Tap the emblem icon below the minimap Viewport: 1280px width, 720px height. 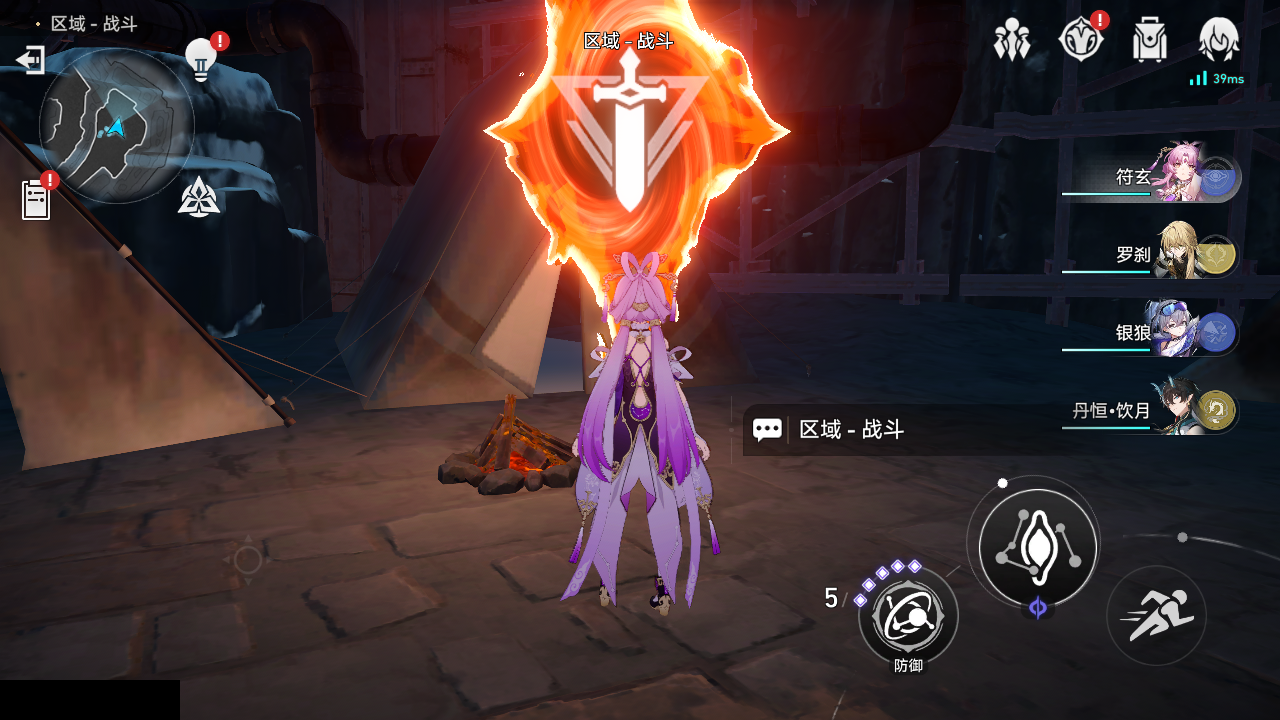pos(201,199)
